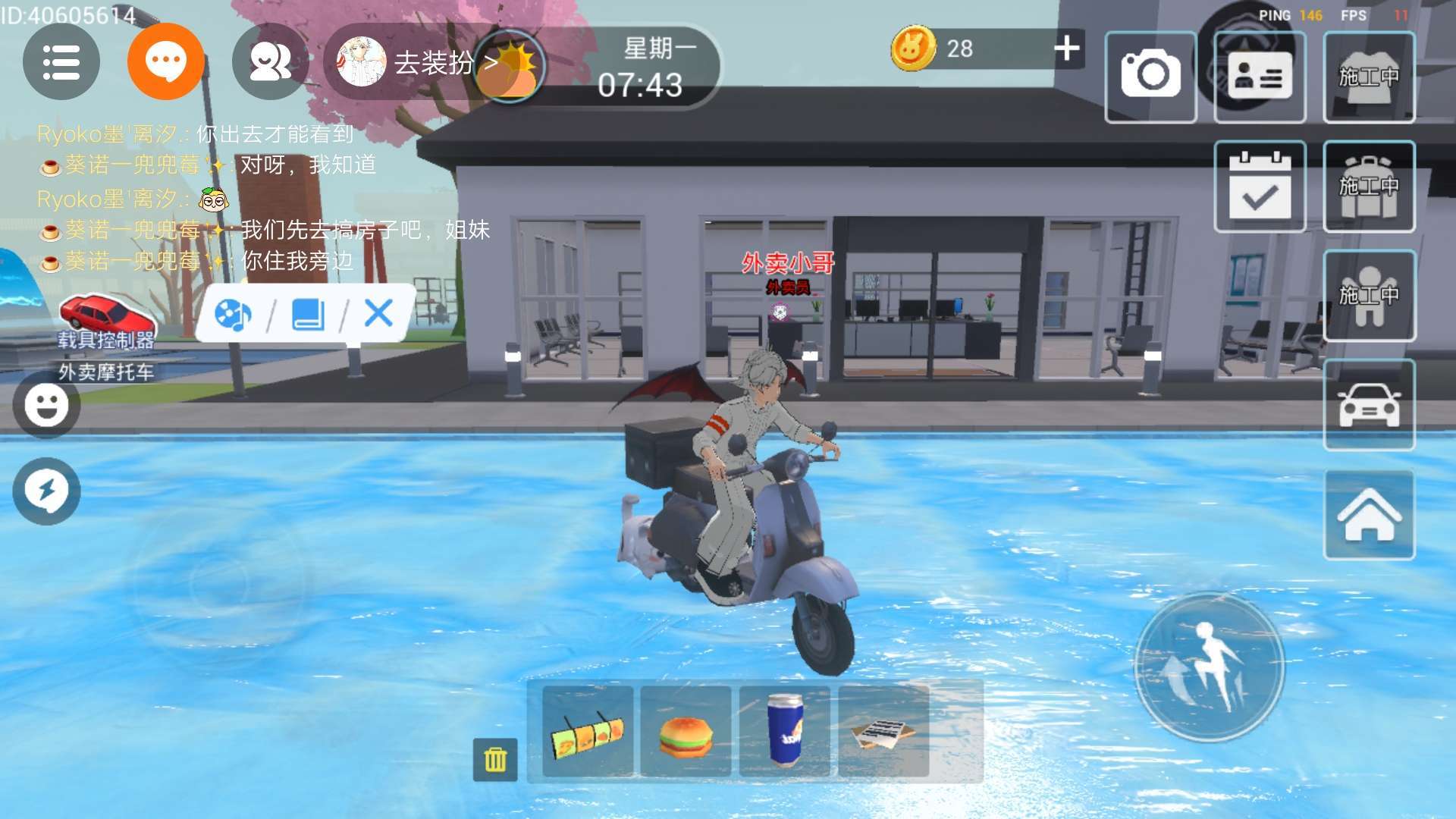Open the friends list icon
The width and height of the screenshot is (1456, 819).
click(270, 62)
